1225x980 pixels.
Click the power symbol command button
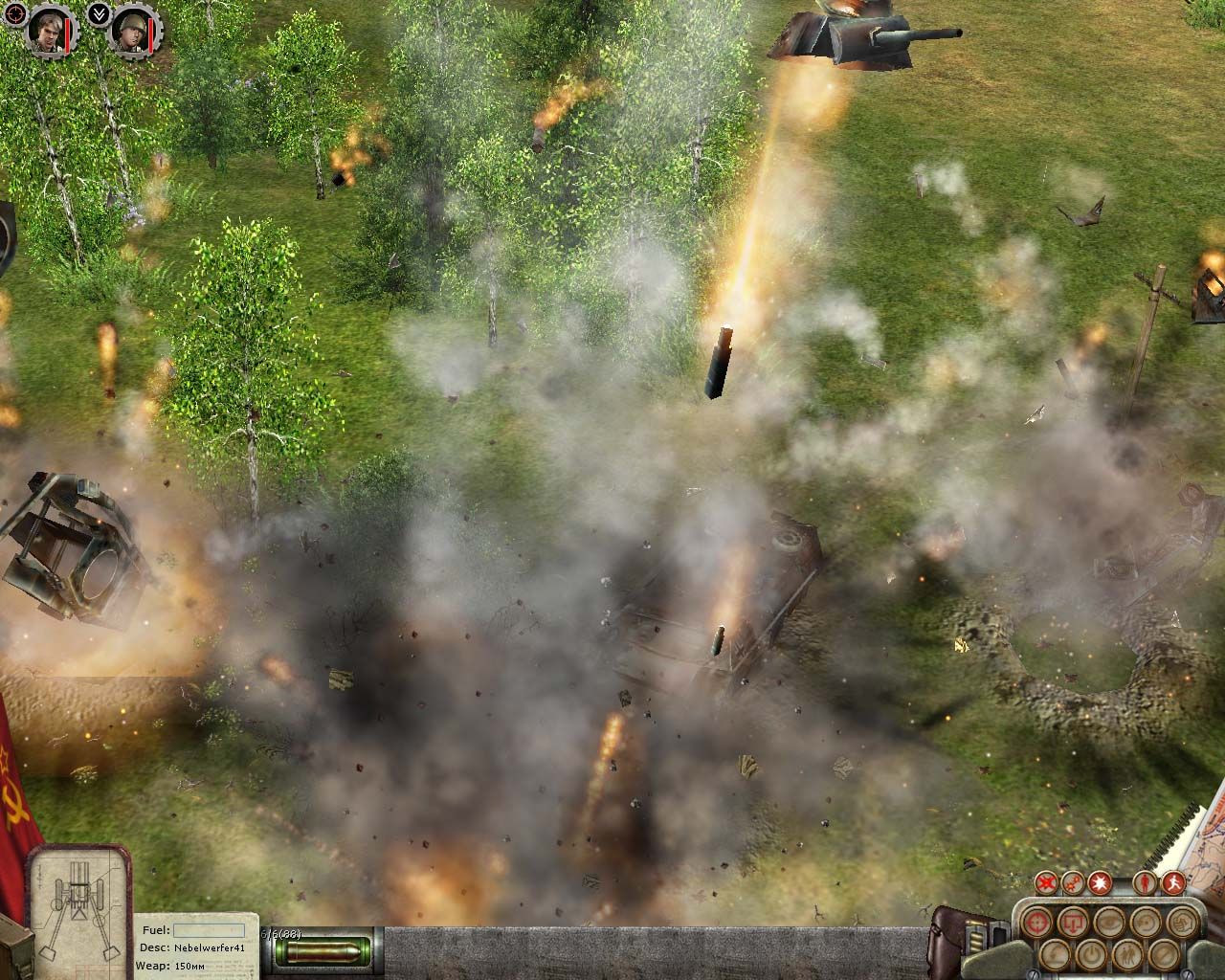pos(1089,954)
